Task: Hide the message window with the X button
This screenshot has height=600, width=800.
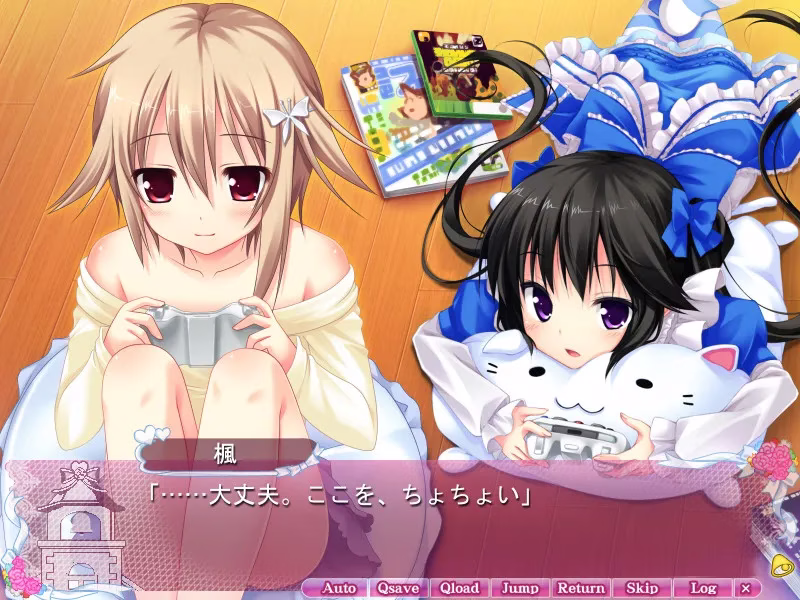Action: (x=746, y=588)
